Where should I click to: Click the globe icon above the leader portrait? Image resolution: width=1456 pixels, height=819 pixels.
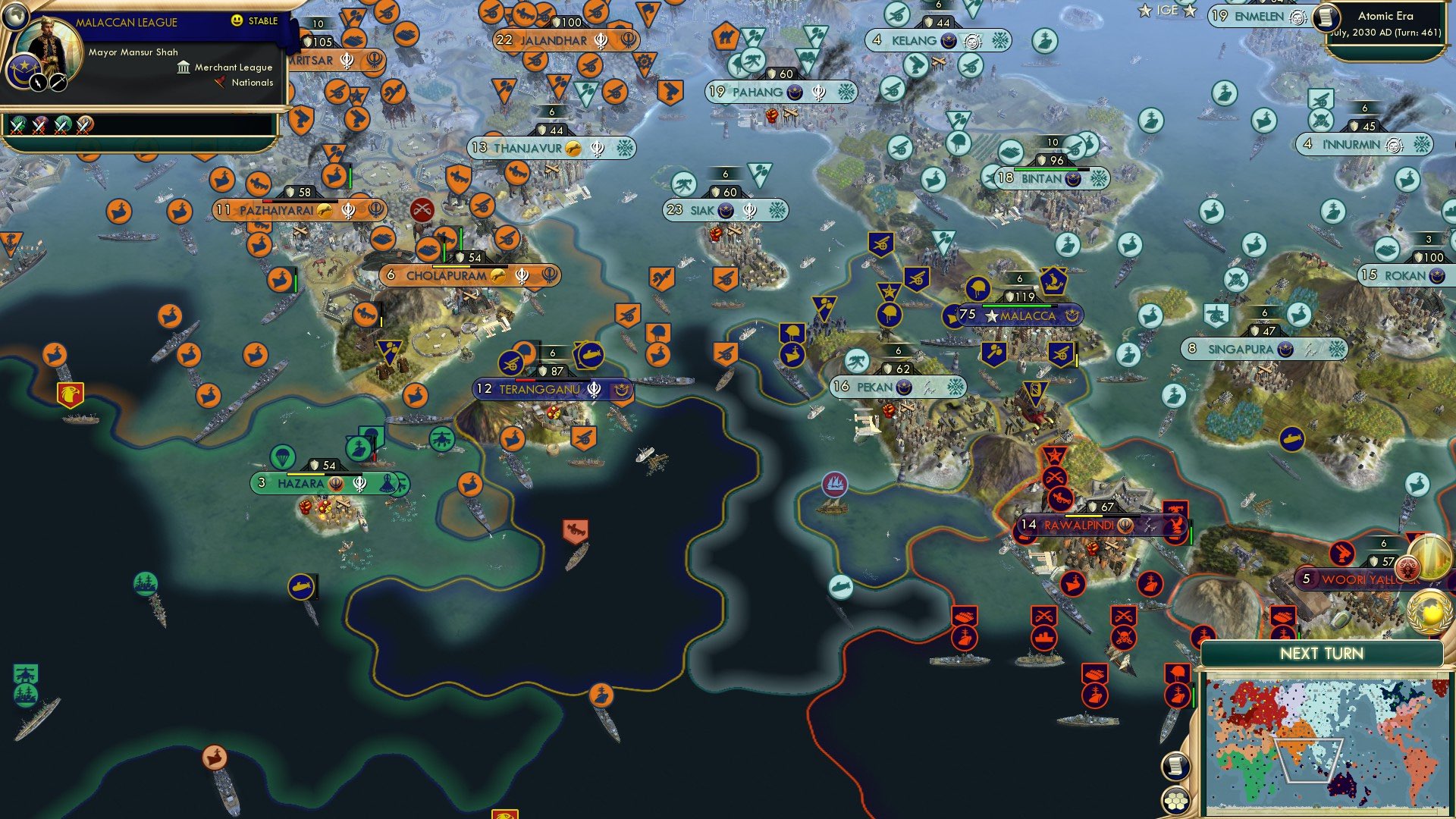click(15, 18)
